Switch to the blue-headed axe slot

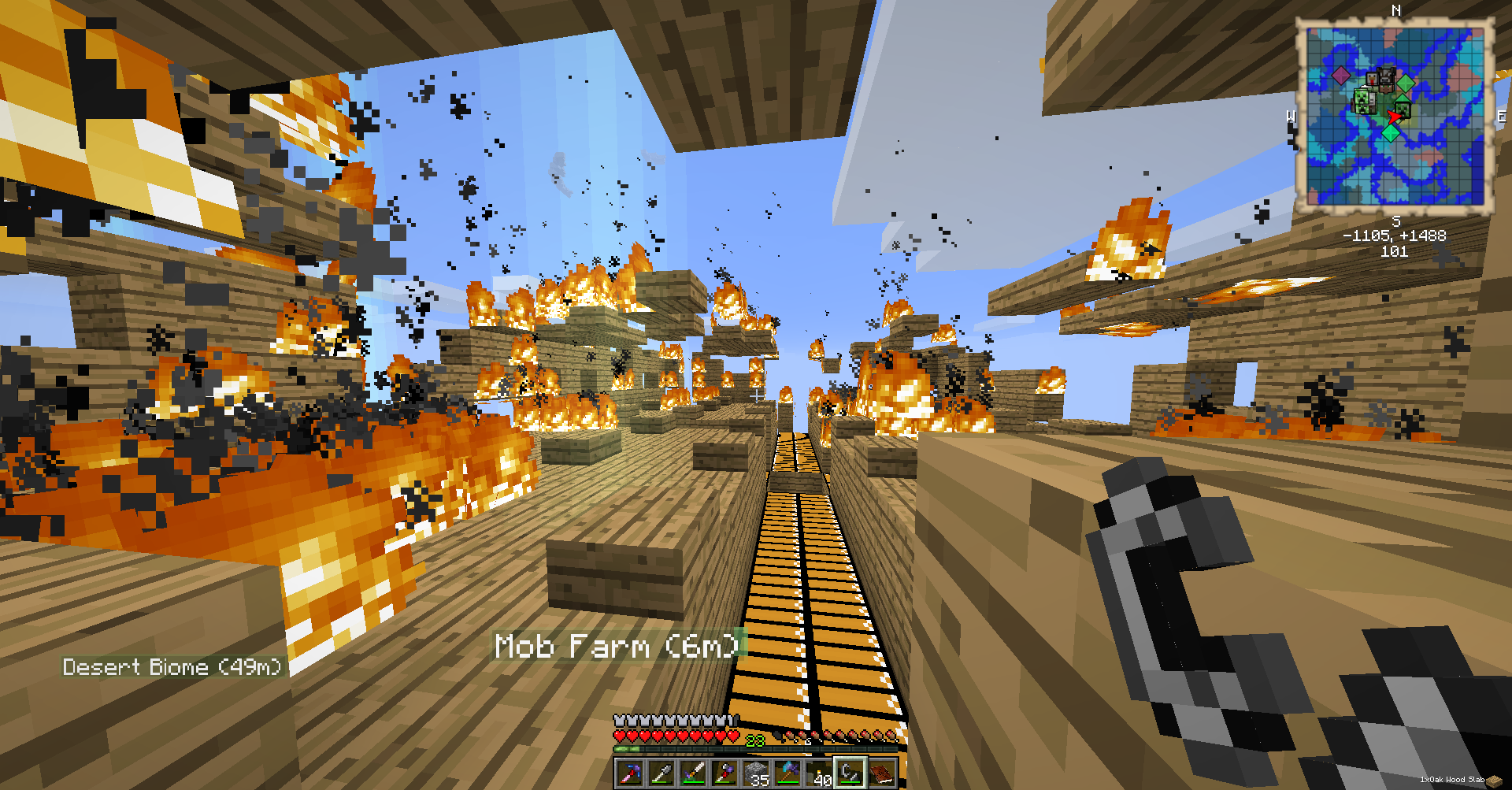tap(787, 773)
